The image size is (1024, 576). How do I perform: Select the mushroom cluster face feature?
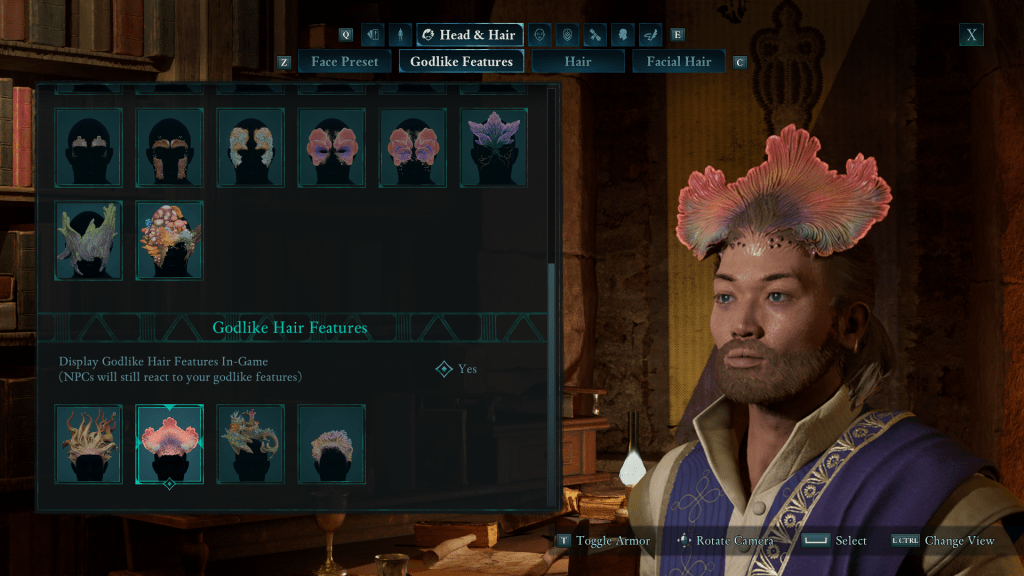170,240
